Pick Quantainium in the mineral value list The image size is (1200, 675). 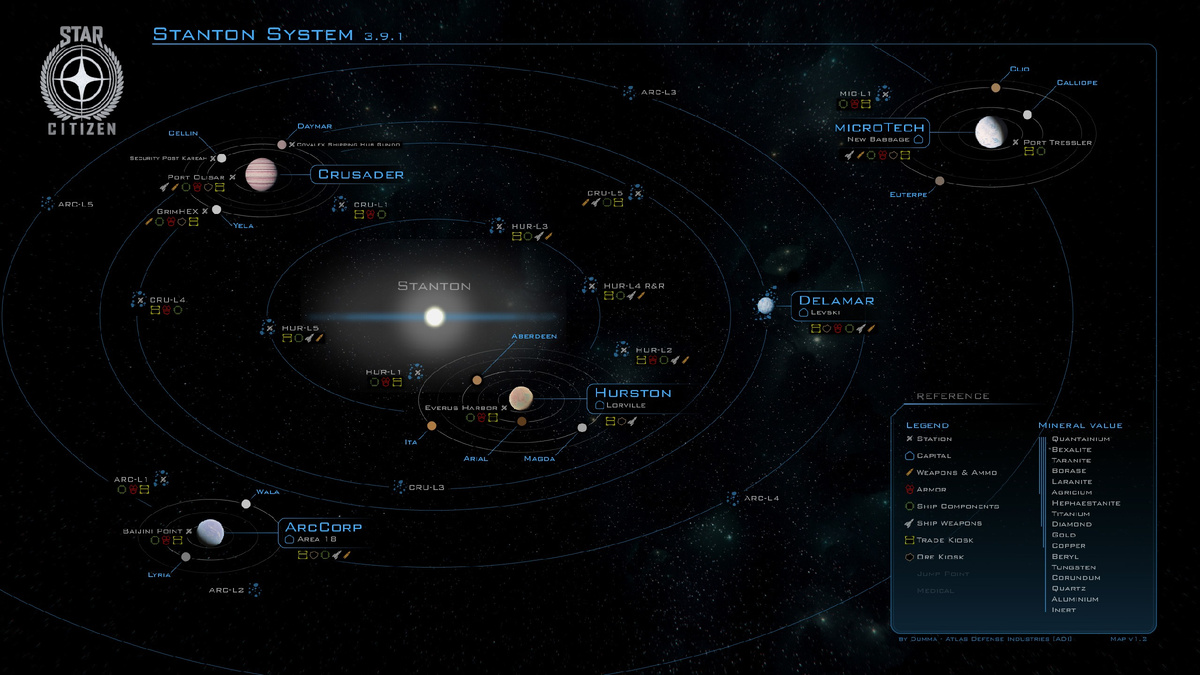click(x=1080, y=438)
